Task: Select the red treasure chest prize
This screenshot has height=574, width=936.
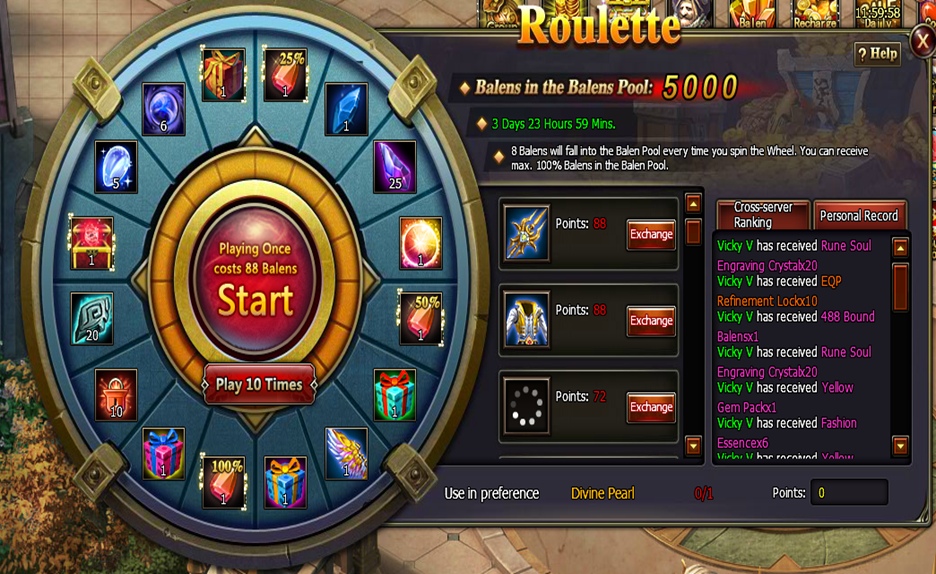Action: 91,242
